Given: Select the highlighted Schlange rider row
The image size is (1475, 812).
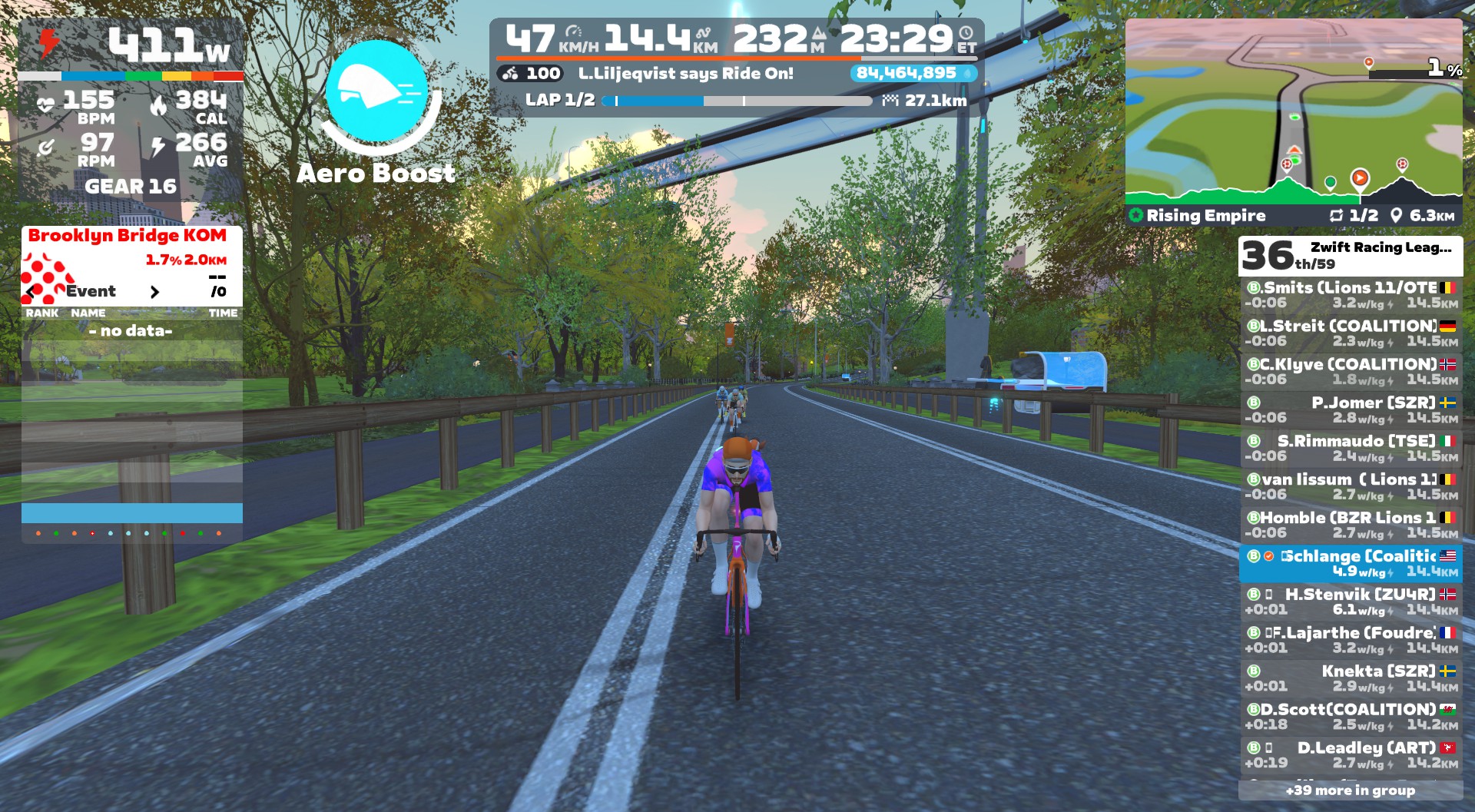Looking at the screenshot, I should [1350, 563].
